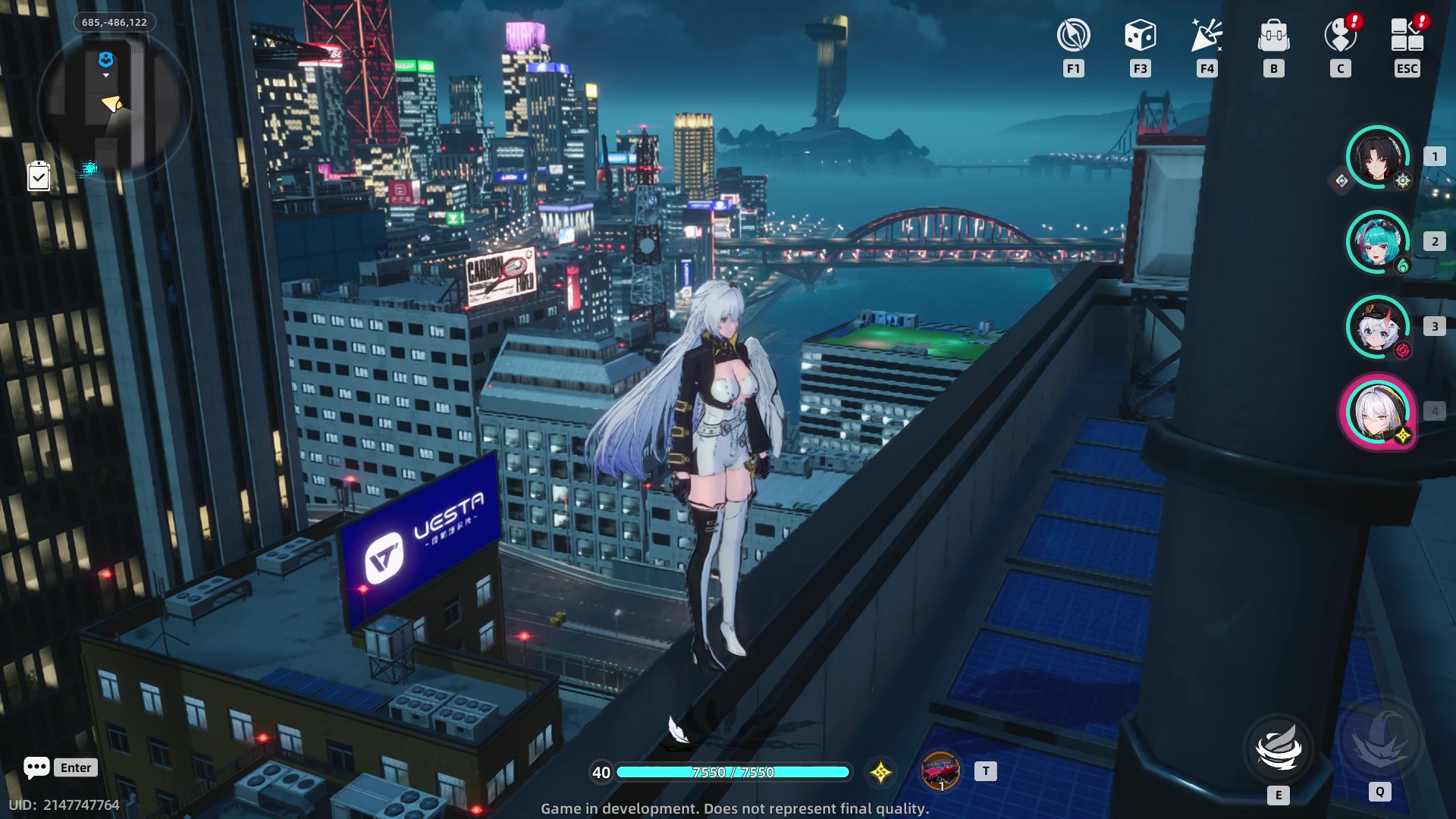1456x819 pixels.
Task: Open the backpack inventory
Action: pos(1273,36)
